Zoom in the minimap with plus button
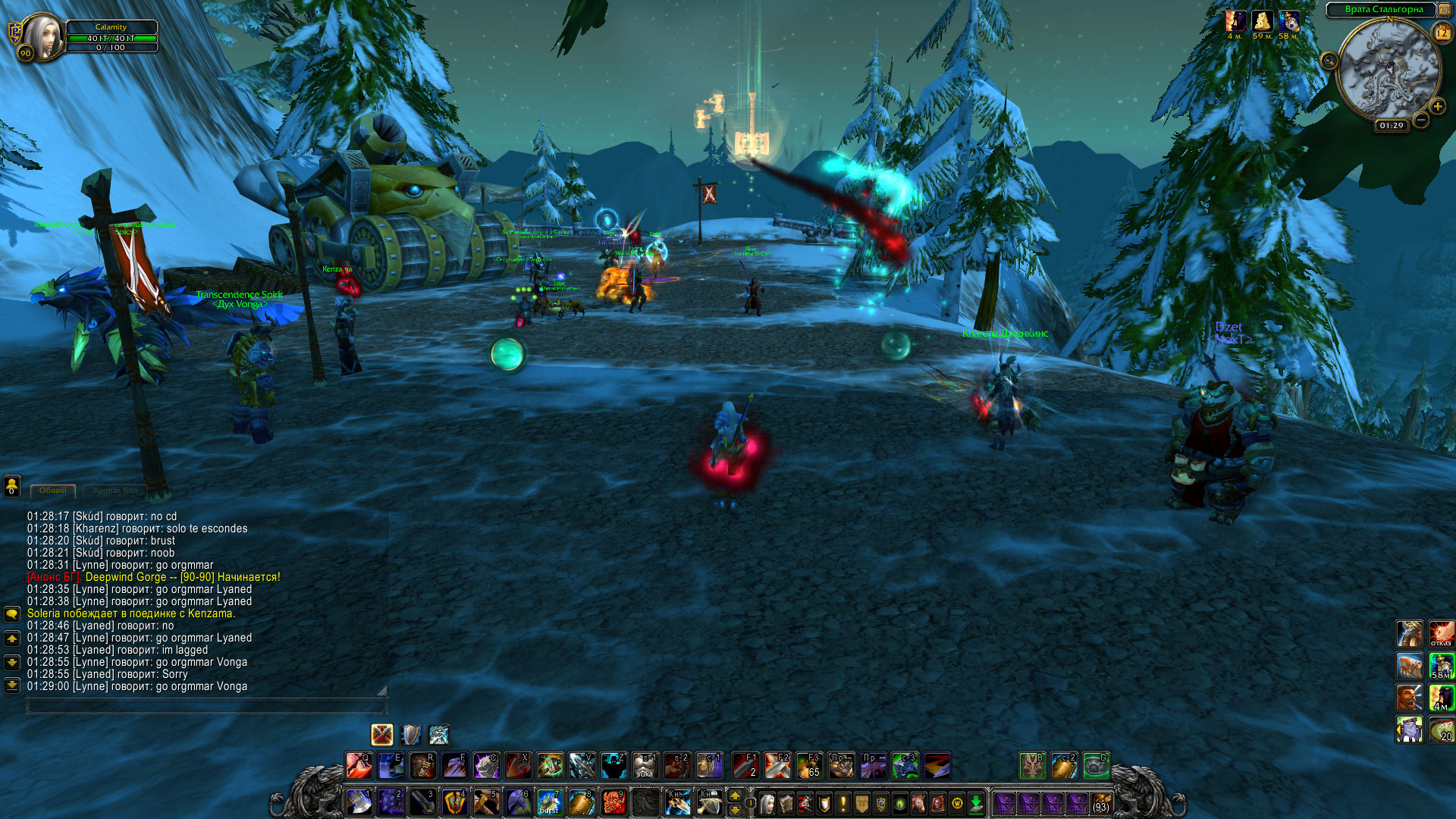1456x819 pixels. point(1437,107)
